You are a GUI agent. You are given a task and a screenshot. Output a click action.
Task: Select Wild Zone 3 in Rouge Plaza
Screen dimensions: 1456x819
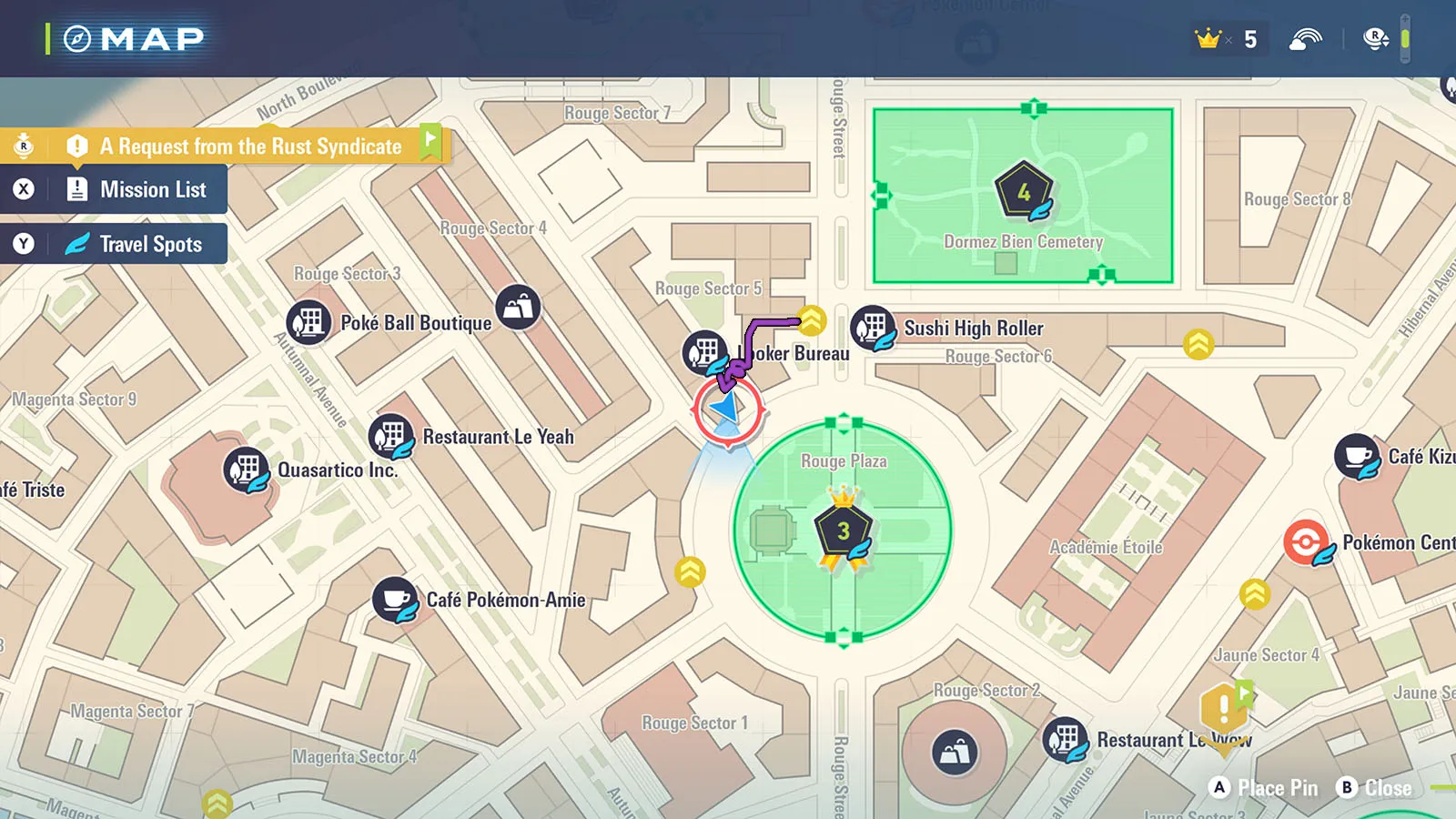click(844, 531)
